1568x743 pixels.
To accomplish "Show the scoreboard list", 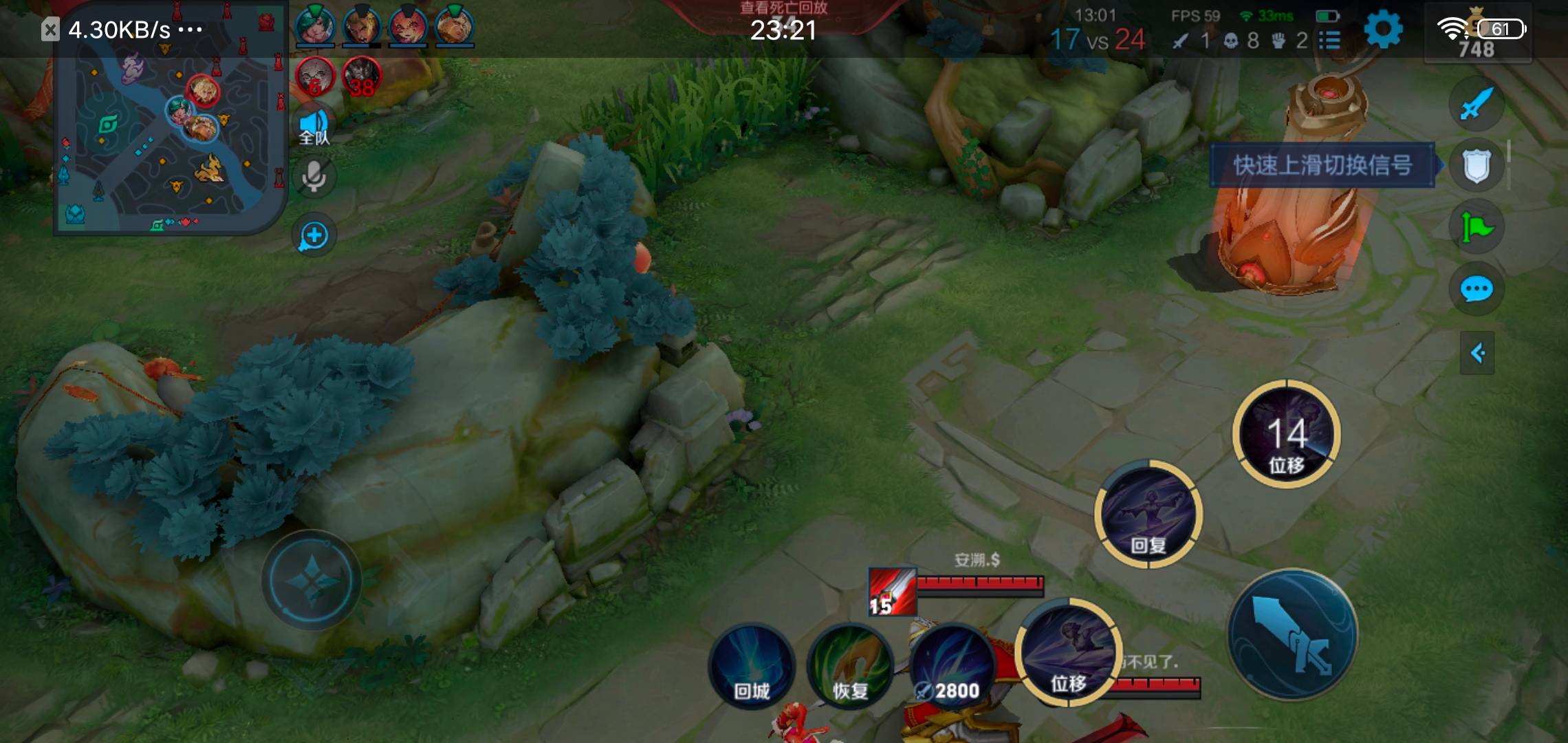I will pyautogui.click(x=1330, y=41).
